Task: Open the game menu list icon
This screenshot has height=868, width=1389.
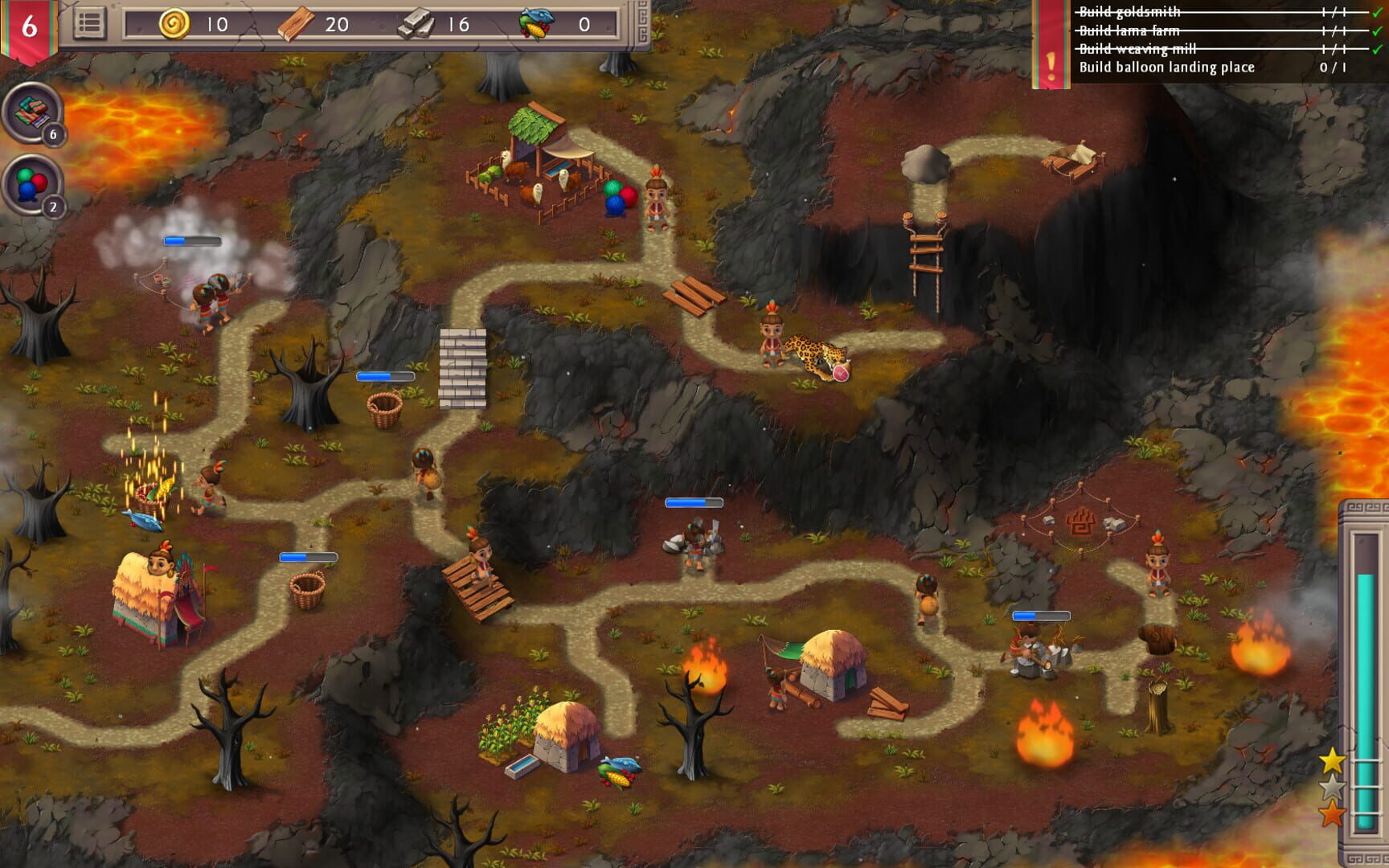Action: pyautogui.click(x=91, y=23)
